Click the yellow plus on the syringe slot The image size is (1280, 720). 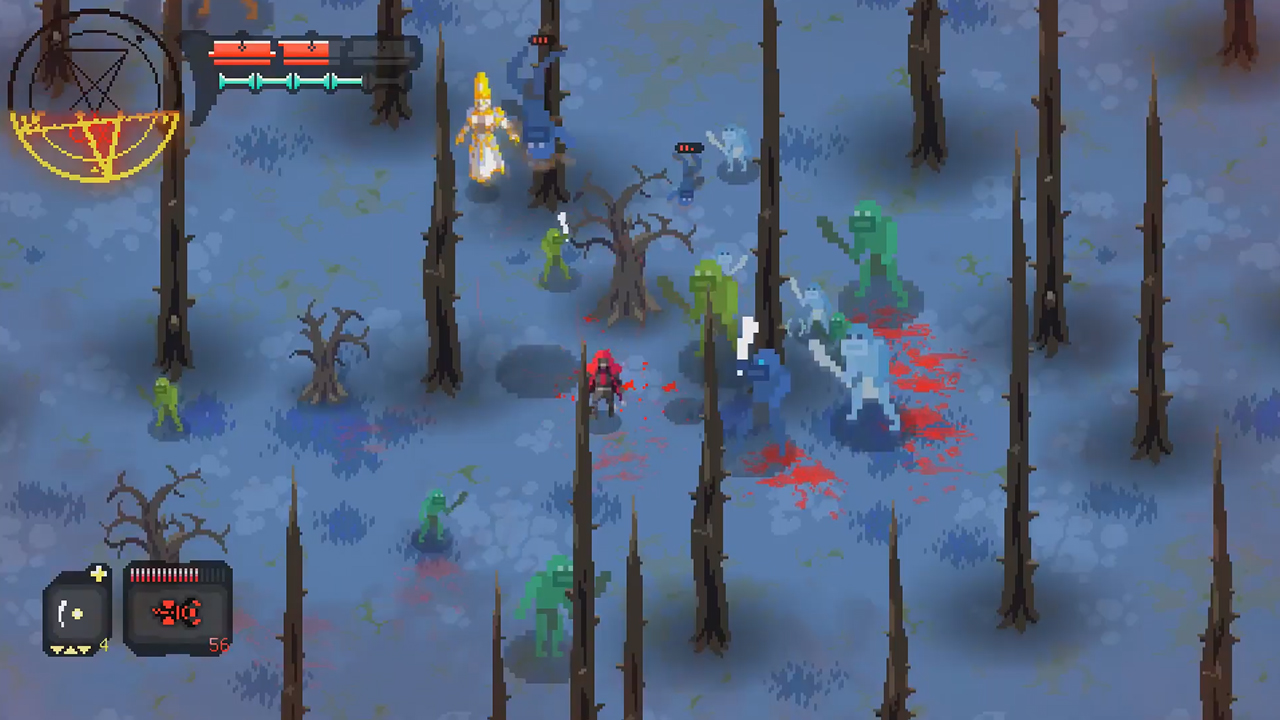coord(98,574)
